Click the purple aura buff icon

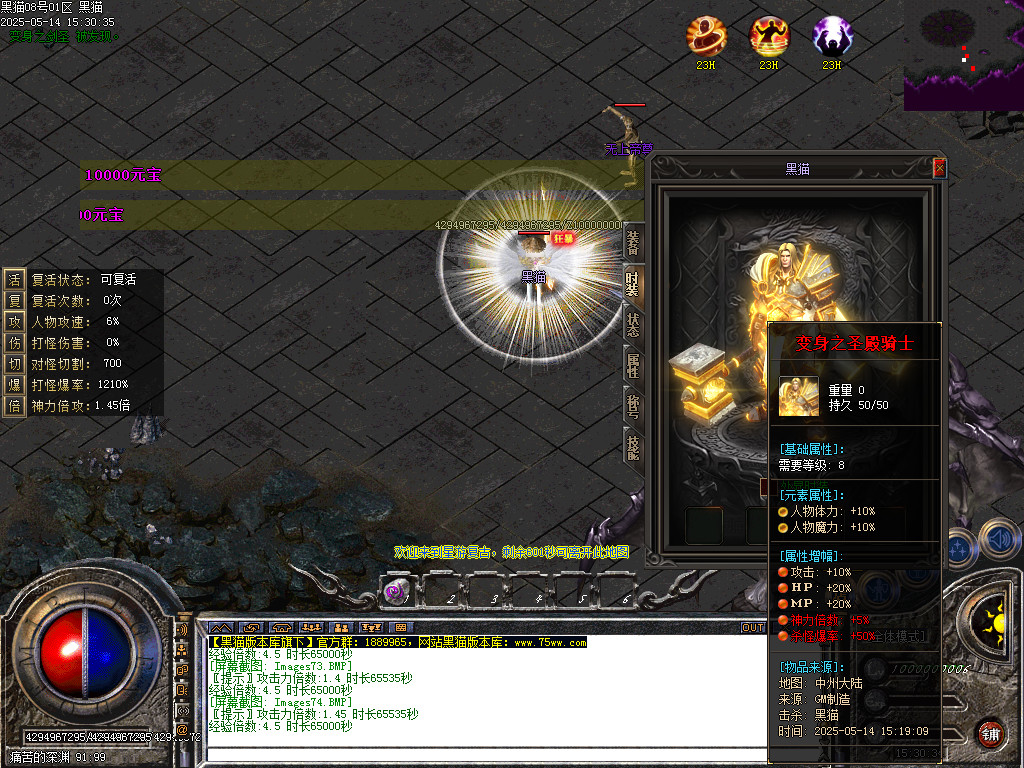(832, 36)
